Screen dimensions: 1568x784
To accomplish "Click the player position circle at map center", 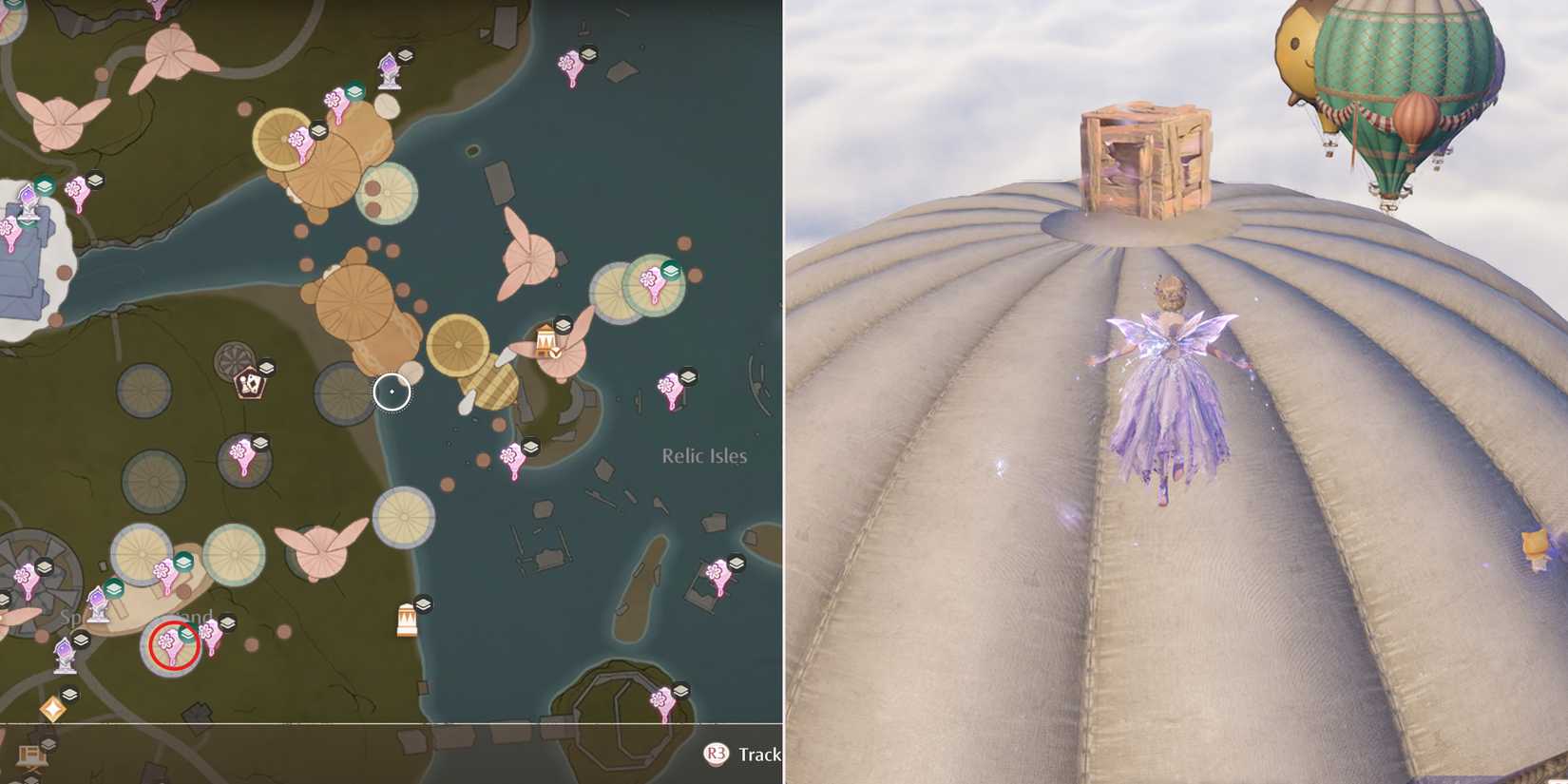I will [391, 392].
